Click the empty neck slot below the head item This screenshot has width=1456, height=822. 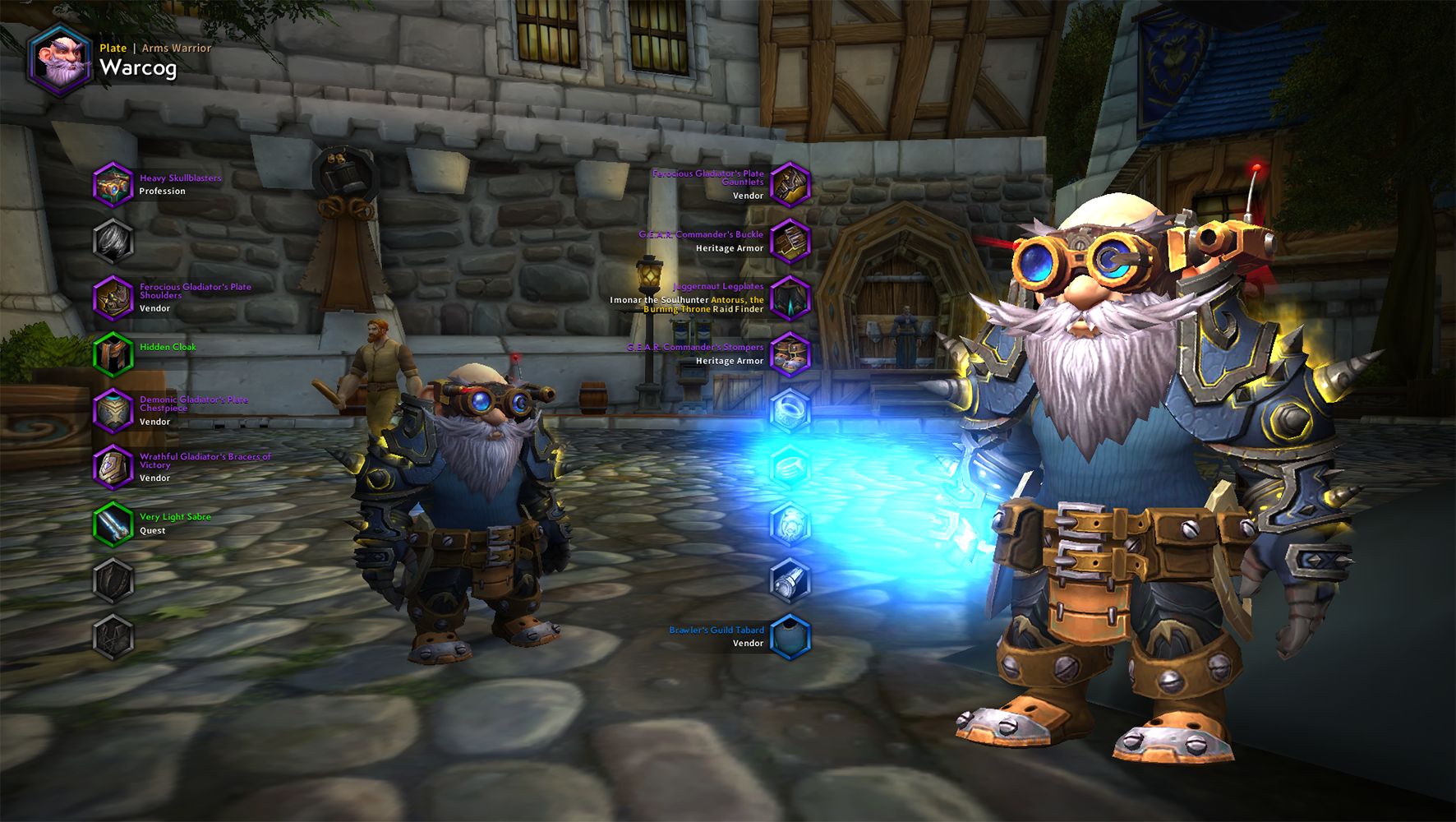[113, 239]
